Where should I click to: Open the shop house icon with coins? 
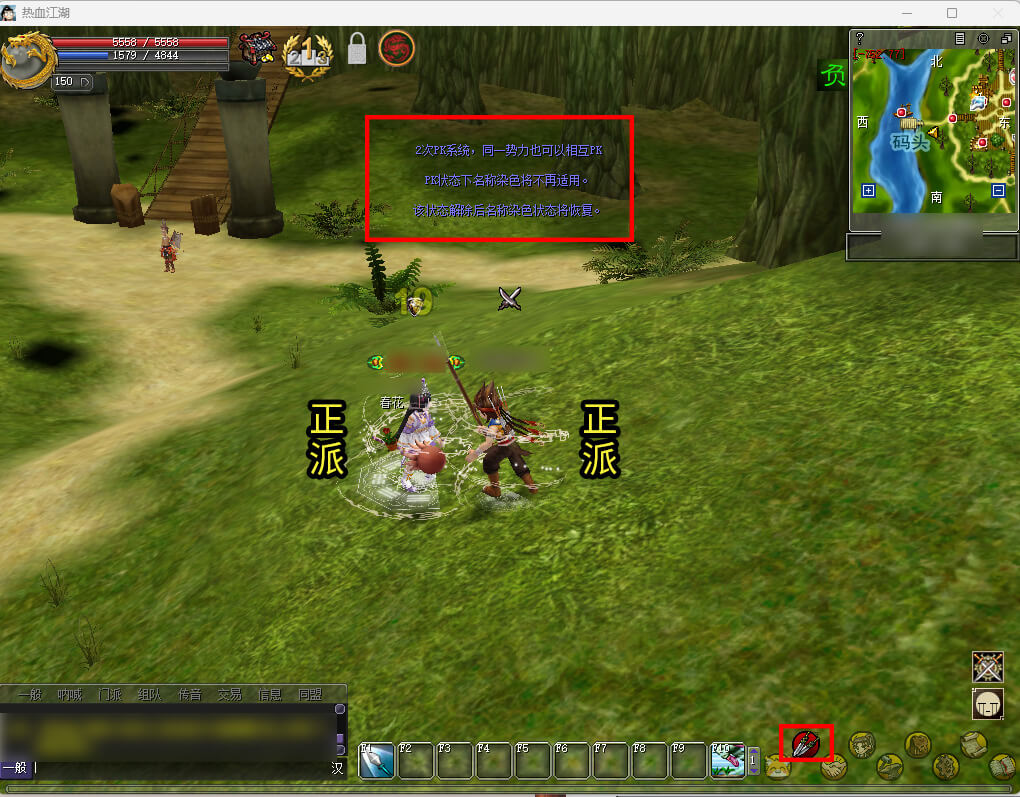pyautogui.click(x=257, y=48)
